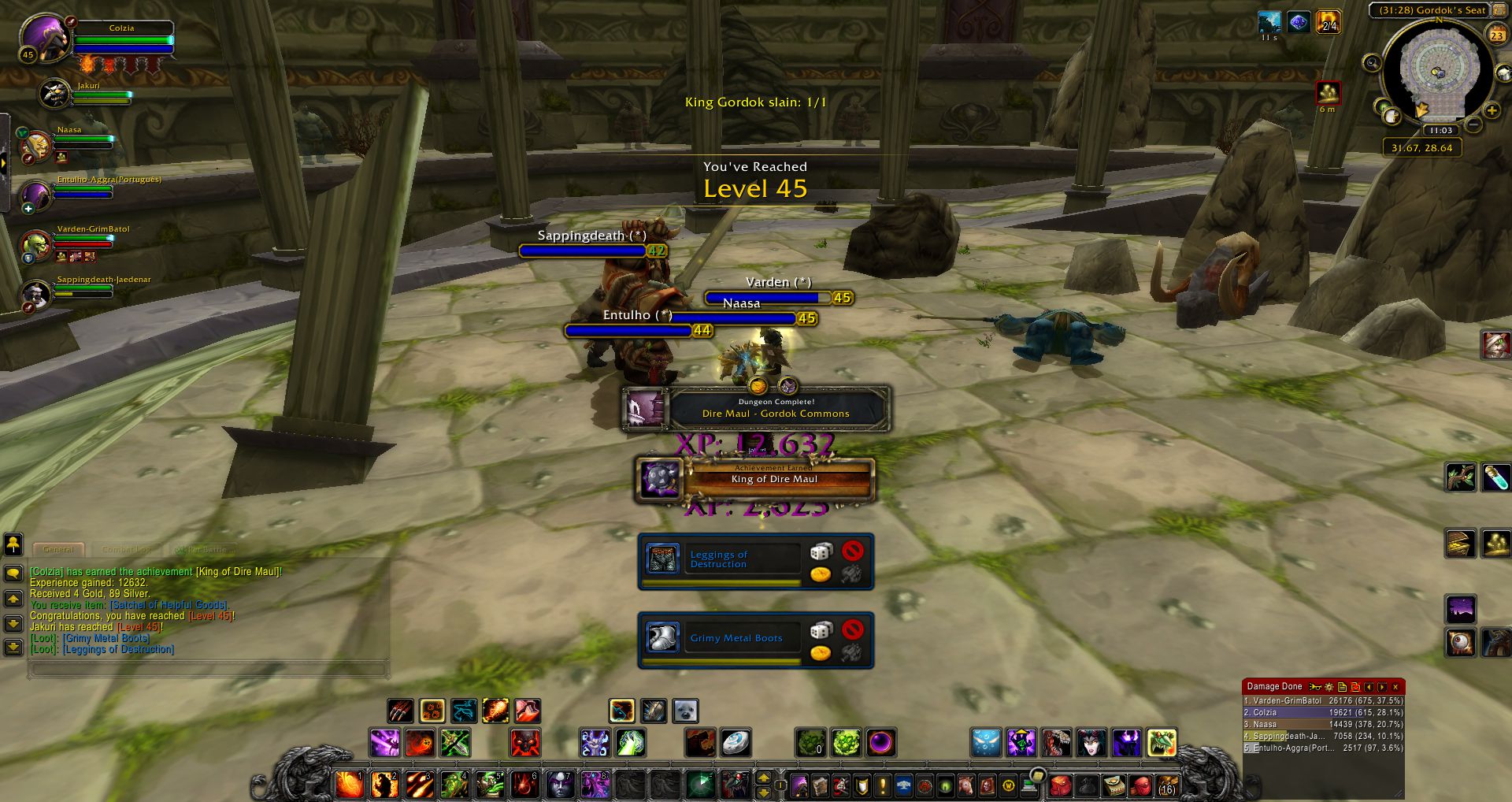Screen dimensions: 1512x802
Task: Close the Damage Done meter window
Action: pyautogui.click(x=1395, y=687)
